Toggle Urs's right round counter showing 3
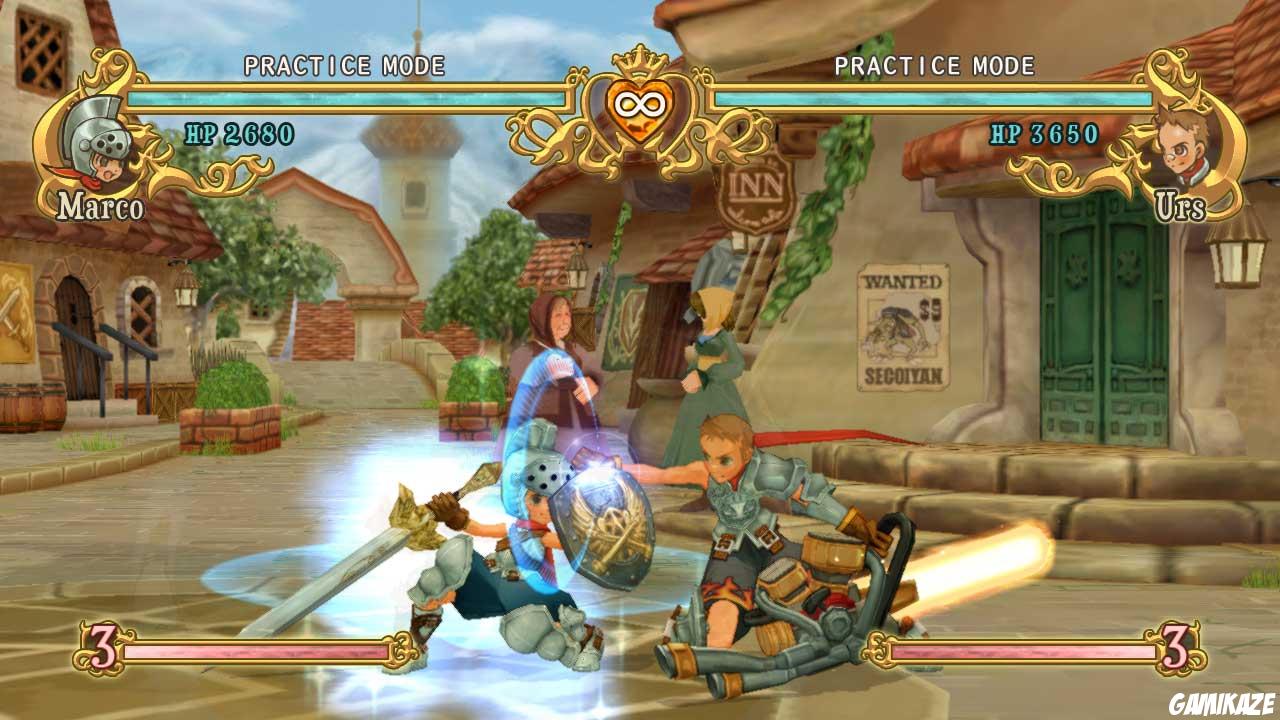The image size is (1280, 720). coord(1178,648)
